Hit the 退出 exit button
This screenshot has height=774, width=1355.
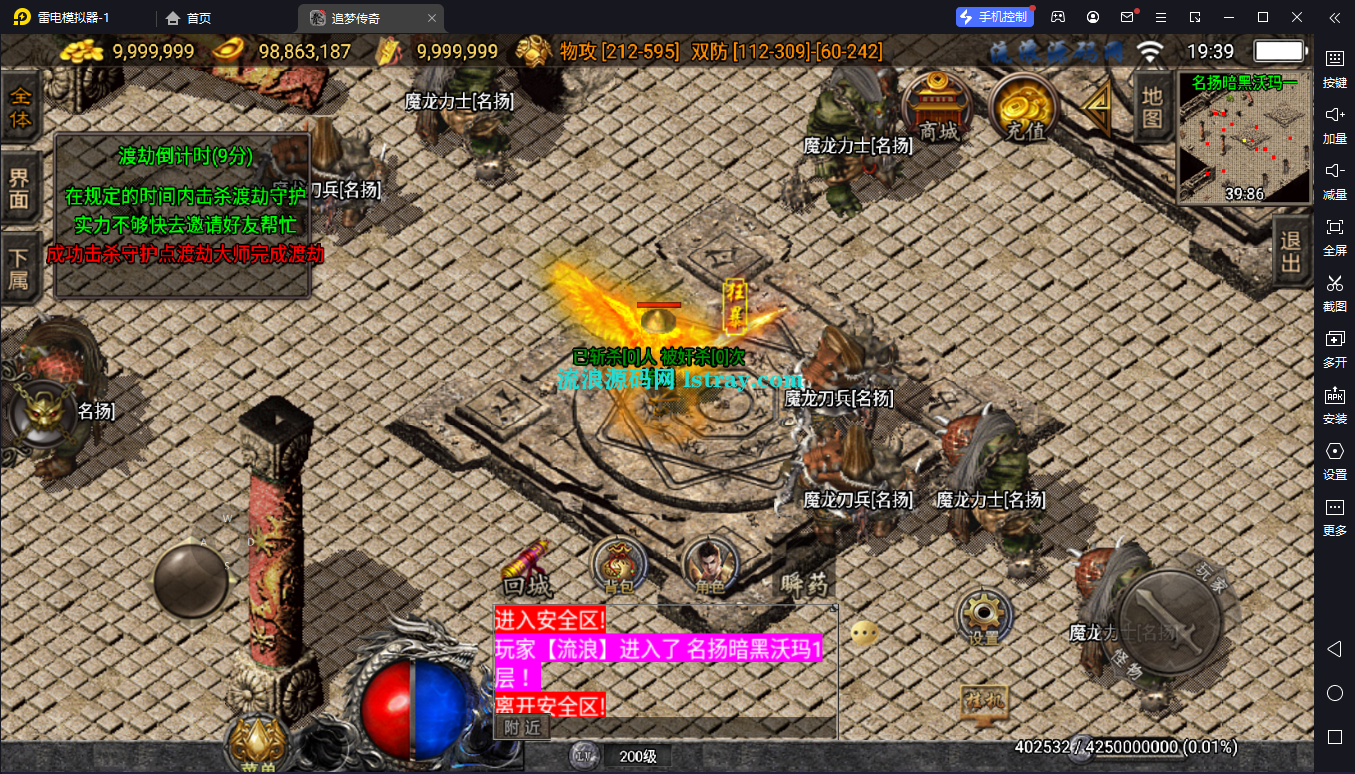pos(1291,250)
